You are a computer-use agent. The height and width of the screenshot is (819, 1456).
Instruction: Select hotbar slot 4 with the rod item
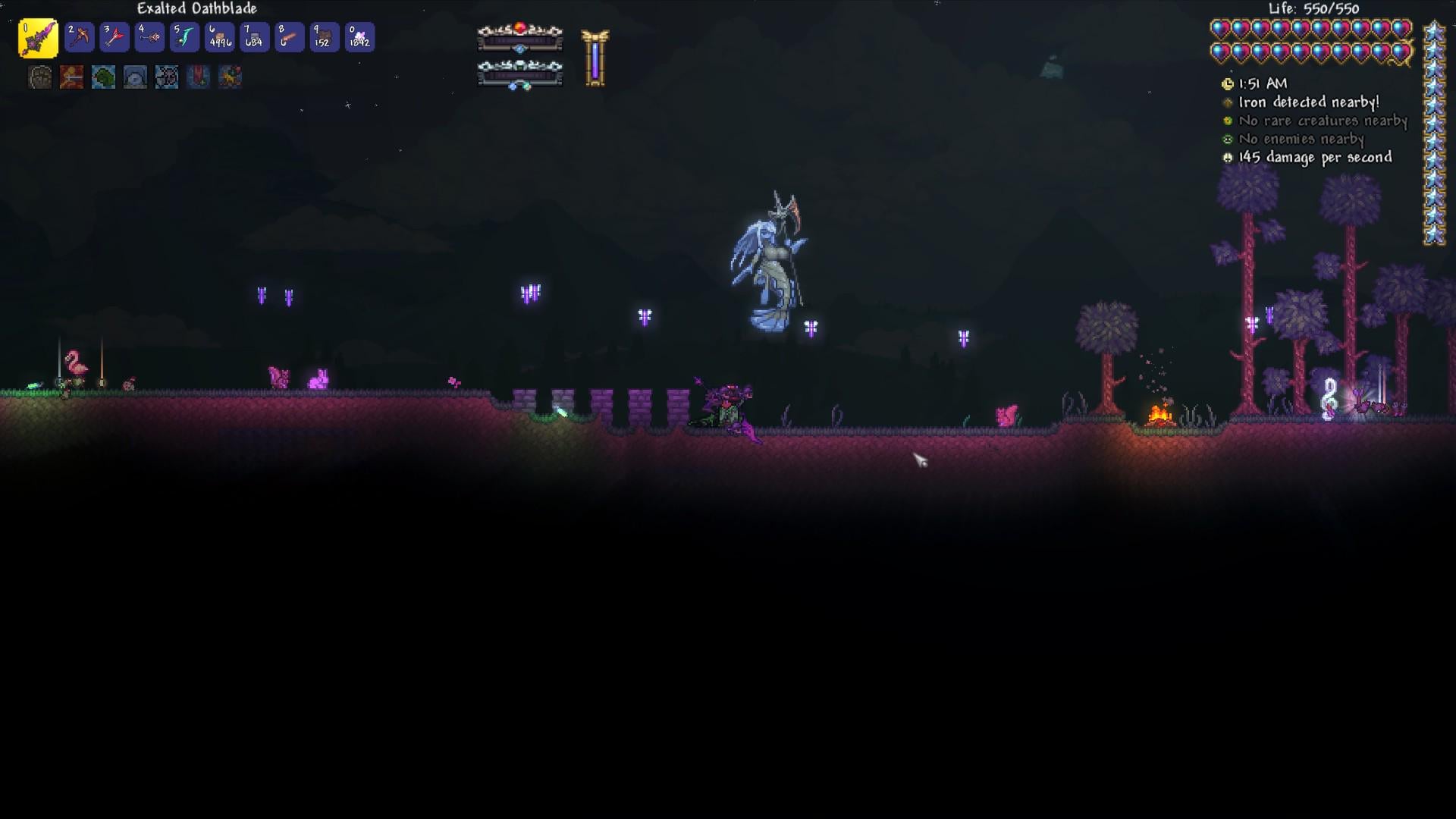tap(149, 37)
